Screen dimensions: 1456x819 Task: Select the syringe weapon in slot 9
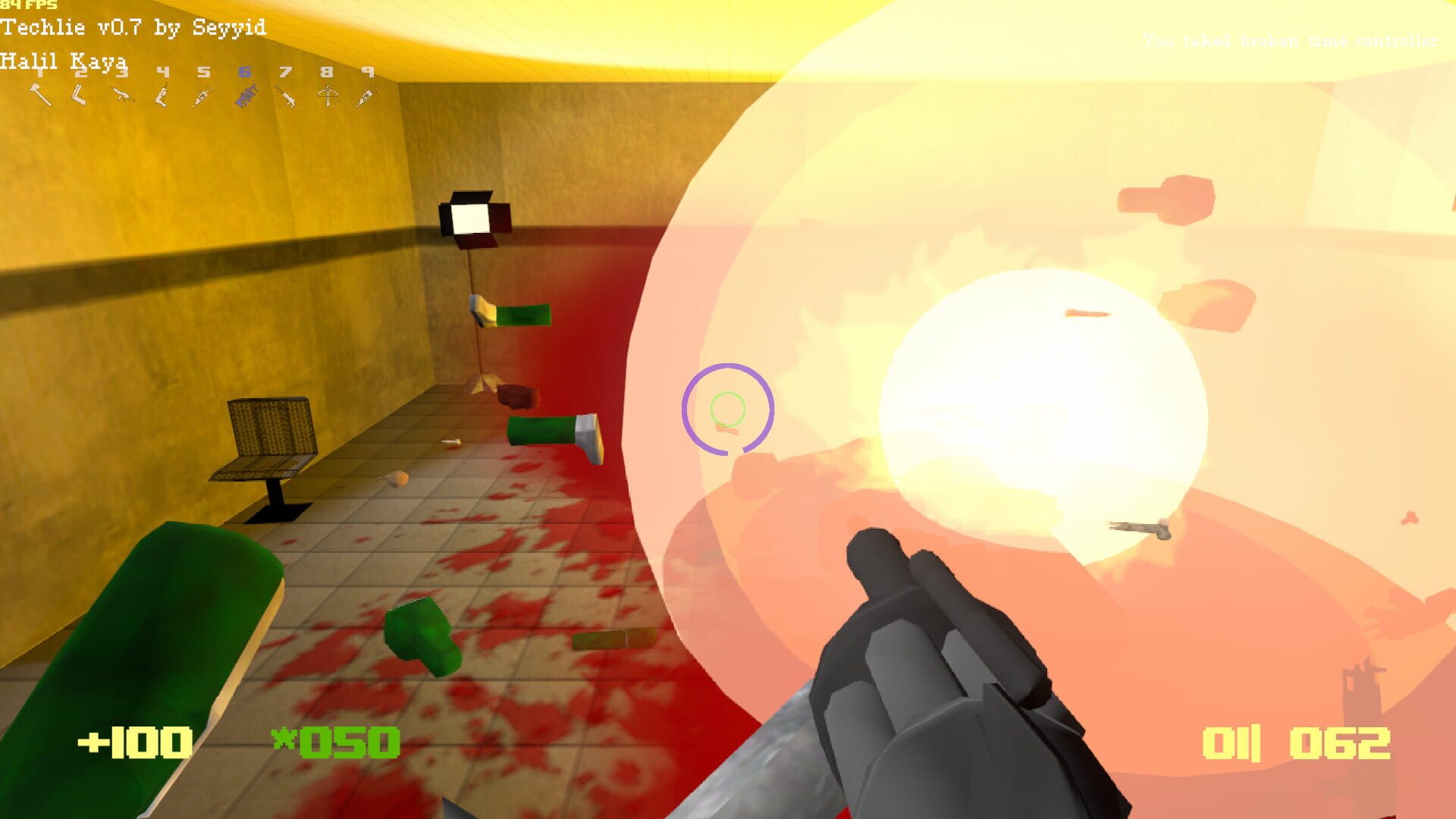(x=364, y=95)
